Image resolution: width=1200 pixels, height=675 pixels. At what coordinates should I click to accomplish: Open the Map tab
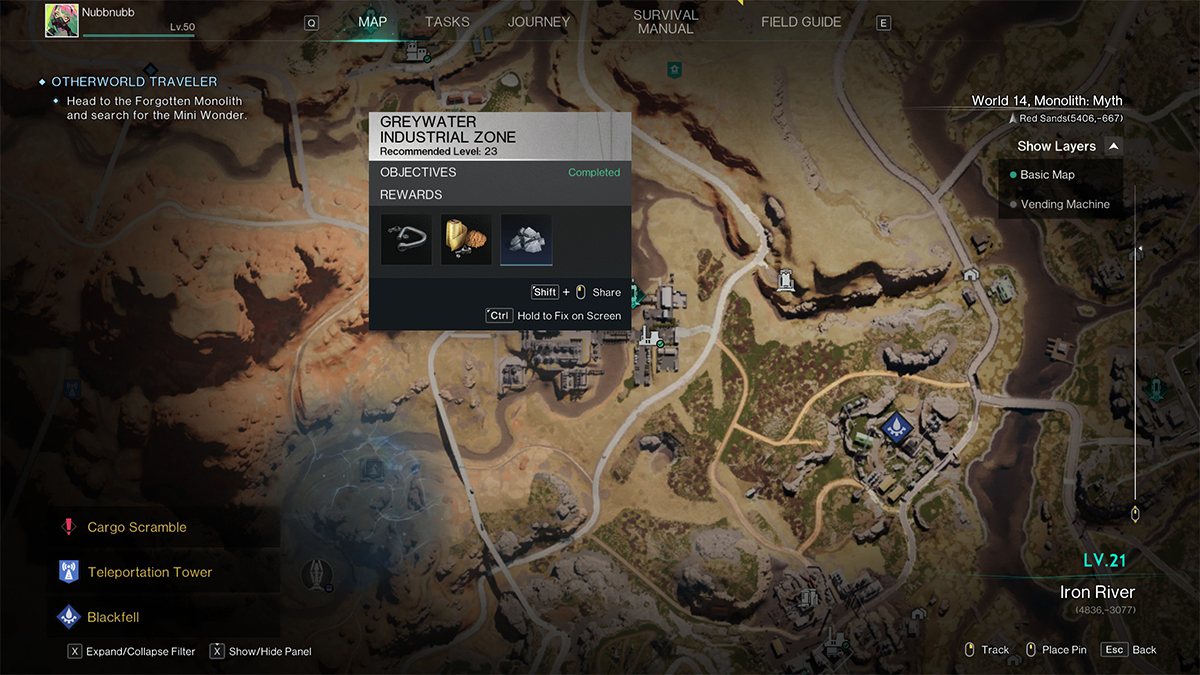point(372,22)
